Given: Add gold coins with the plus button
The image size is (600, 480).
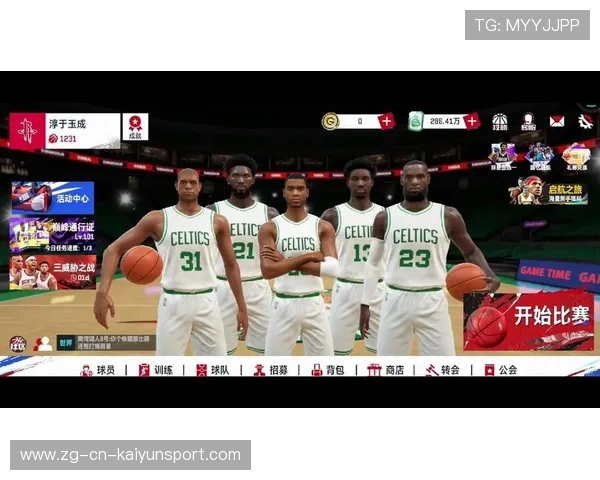Looking at the screenshot, I should 387,121.
